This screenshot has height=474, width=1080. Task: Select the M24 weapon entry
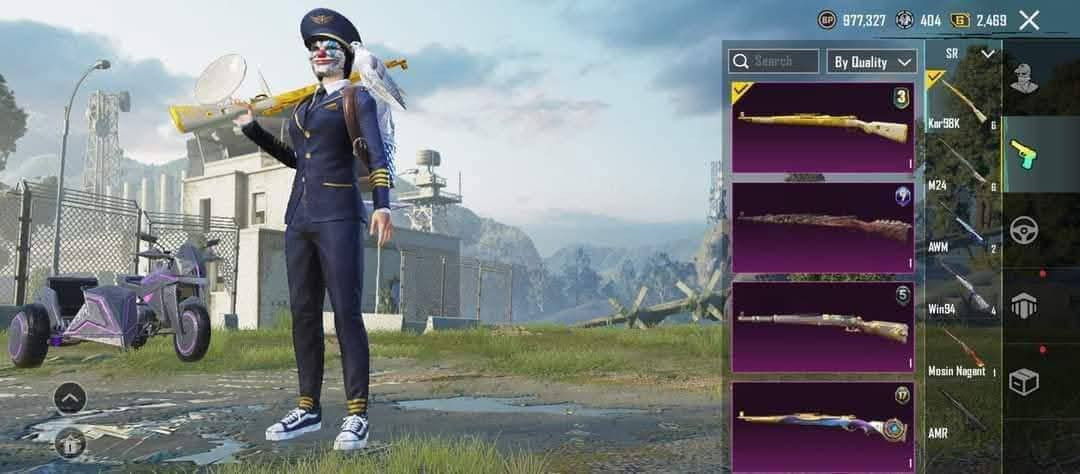962,165
